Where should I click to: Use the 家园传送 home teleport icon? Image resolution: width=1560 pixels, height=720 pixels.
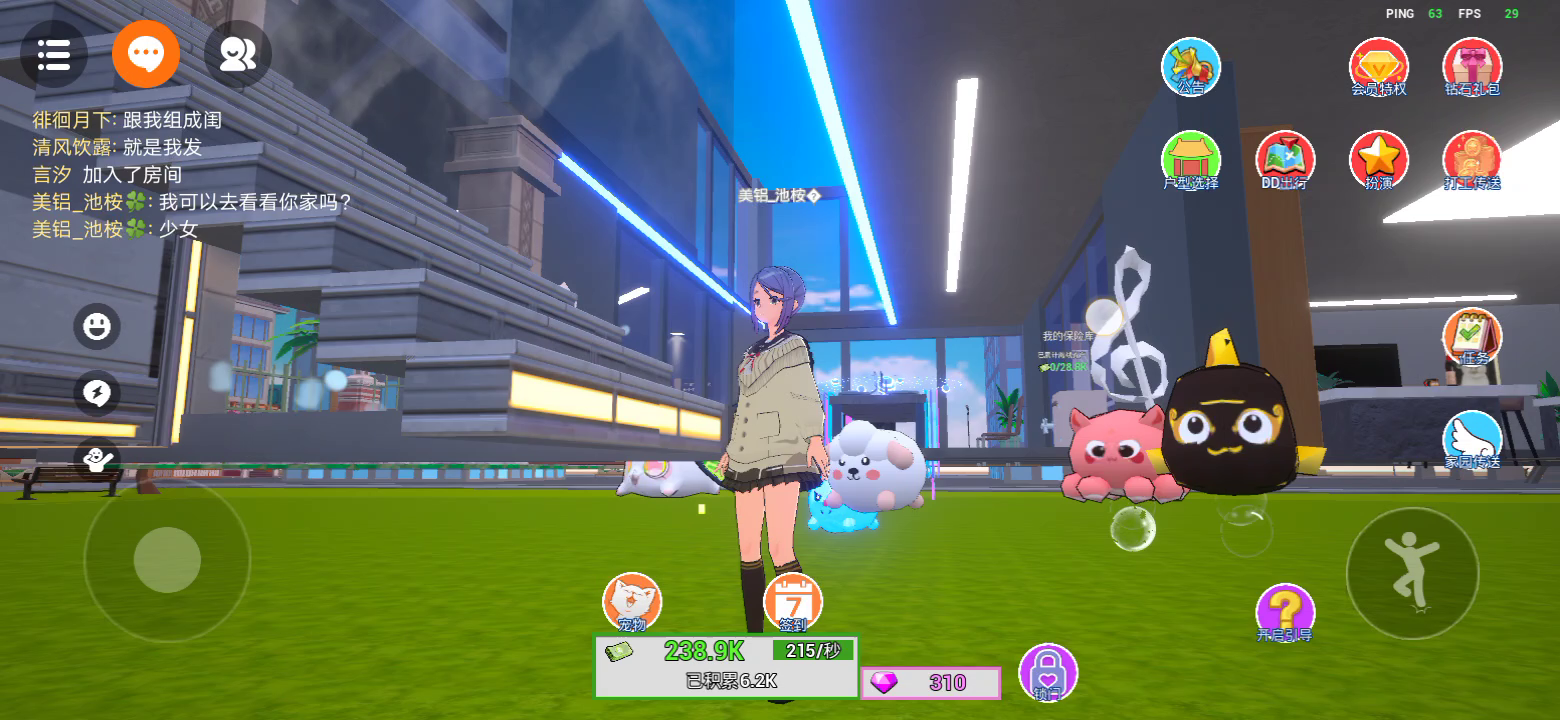click(1472, 440)
